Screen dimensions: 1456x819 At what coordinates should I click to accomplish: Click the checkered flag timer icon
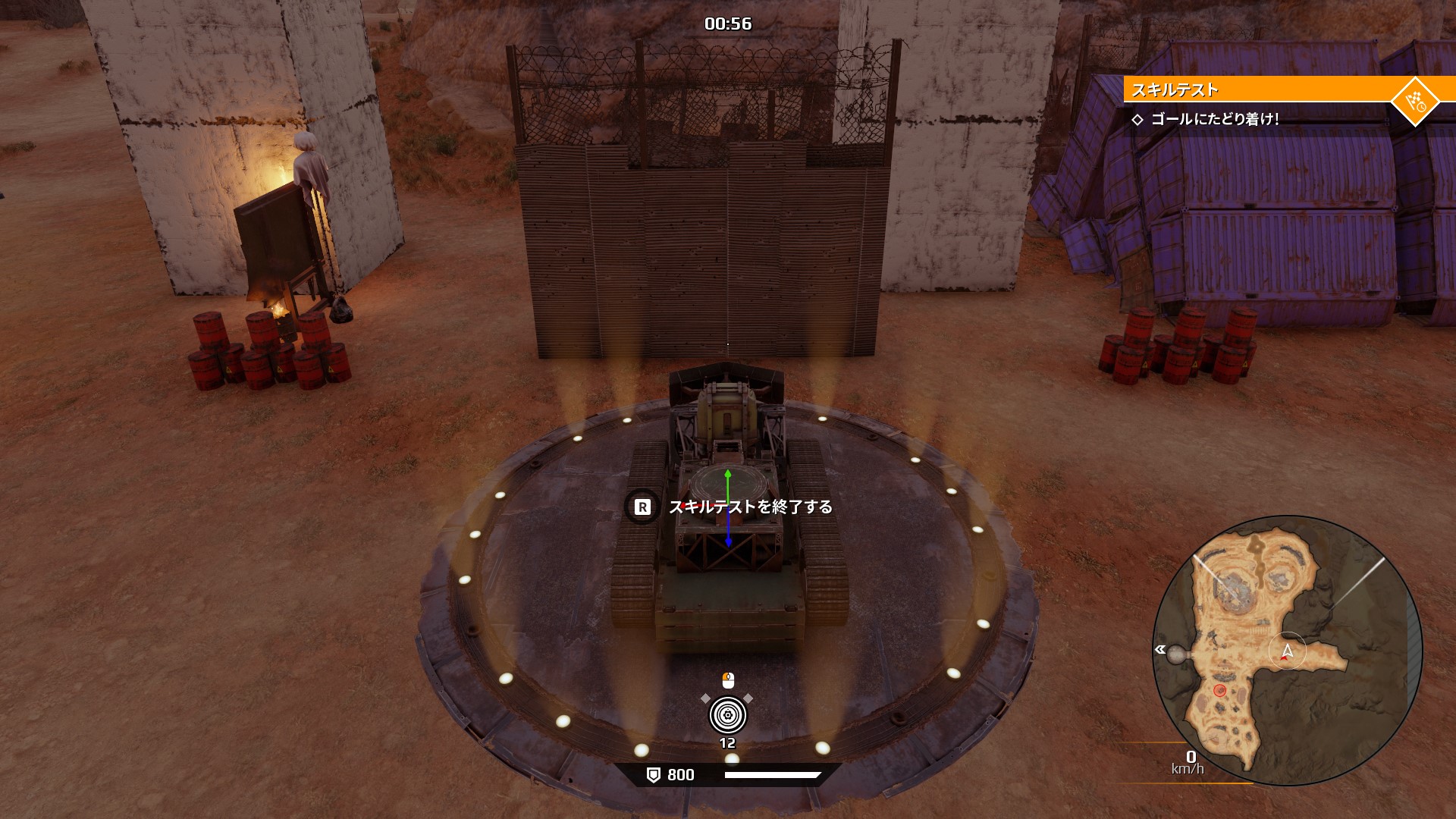point(1415,101)
